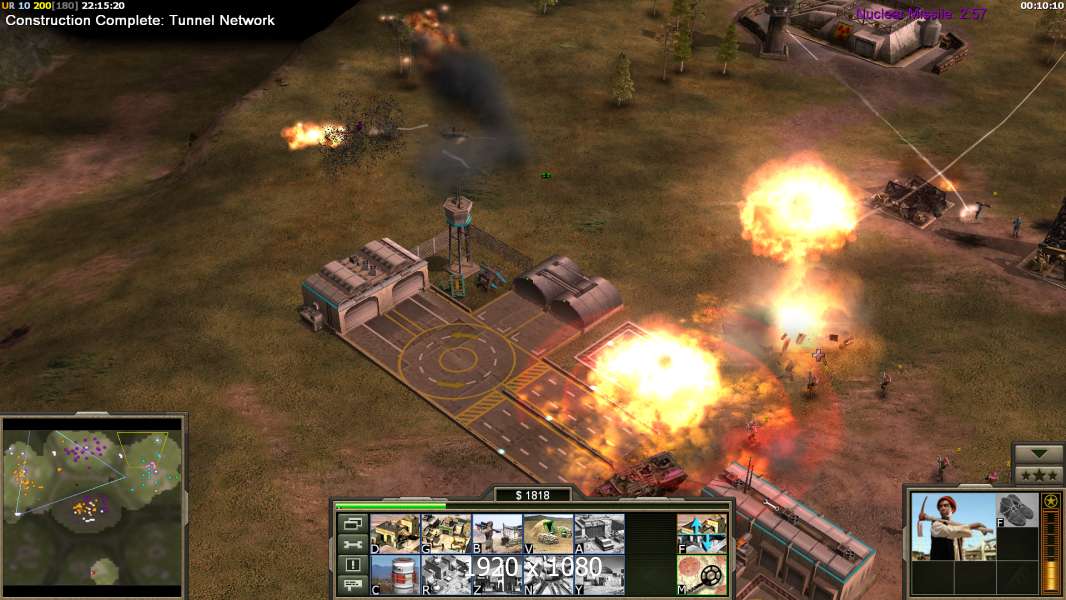Image resolution: width=1066 pixels, height=600 pixels.
Task: Pick the structure icon labeled A
Action: point(599,534)
